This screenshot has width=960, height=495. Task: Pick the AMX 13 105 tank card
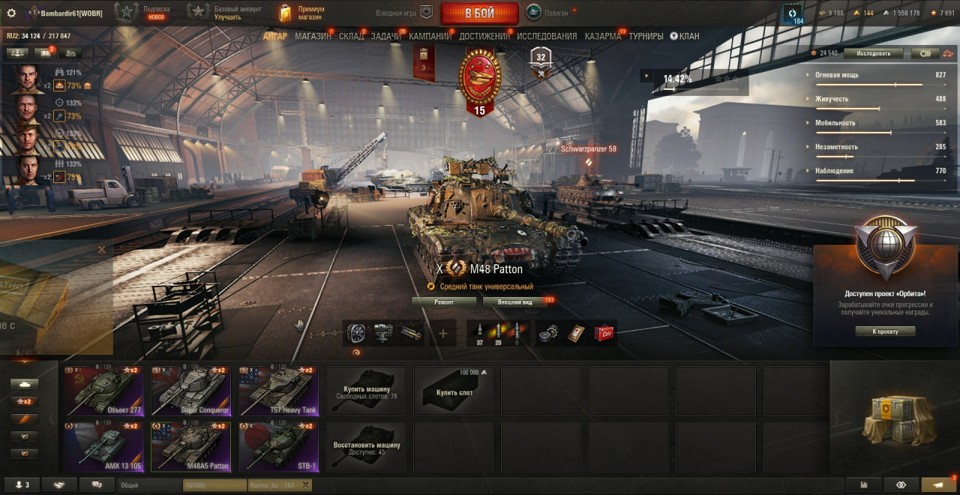click(104, 445)
